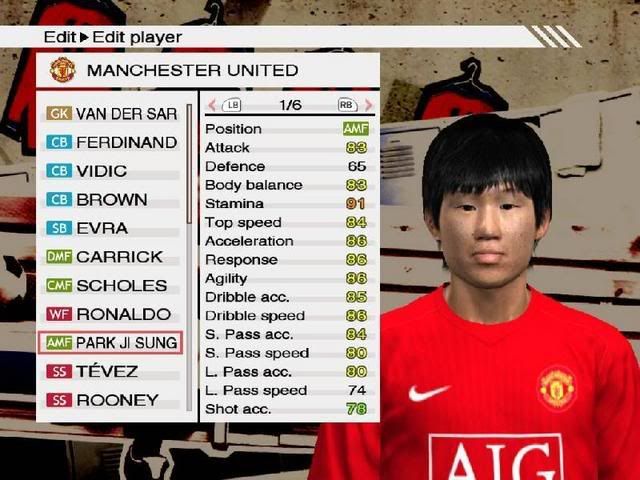Select goalkeeper Van der Sar

[x=110, y=114]
